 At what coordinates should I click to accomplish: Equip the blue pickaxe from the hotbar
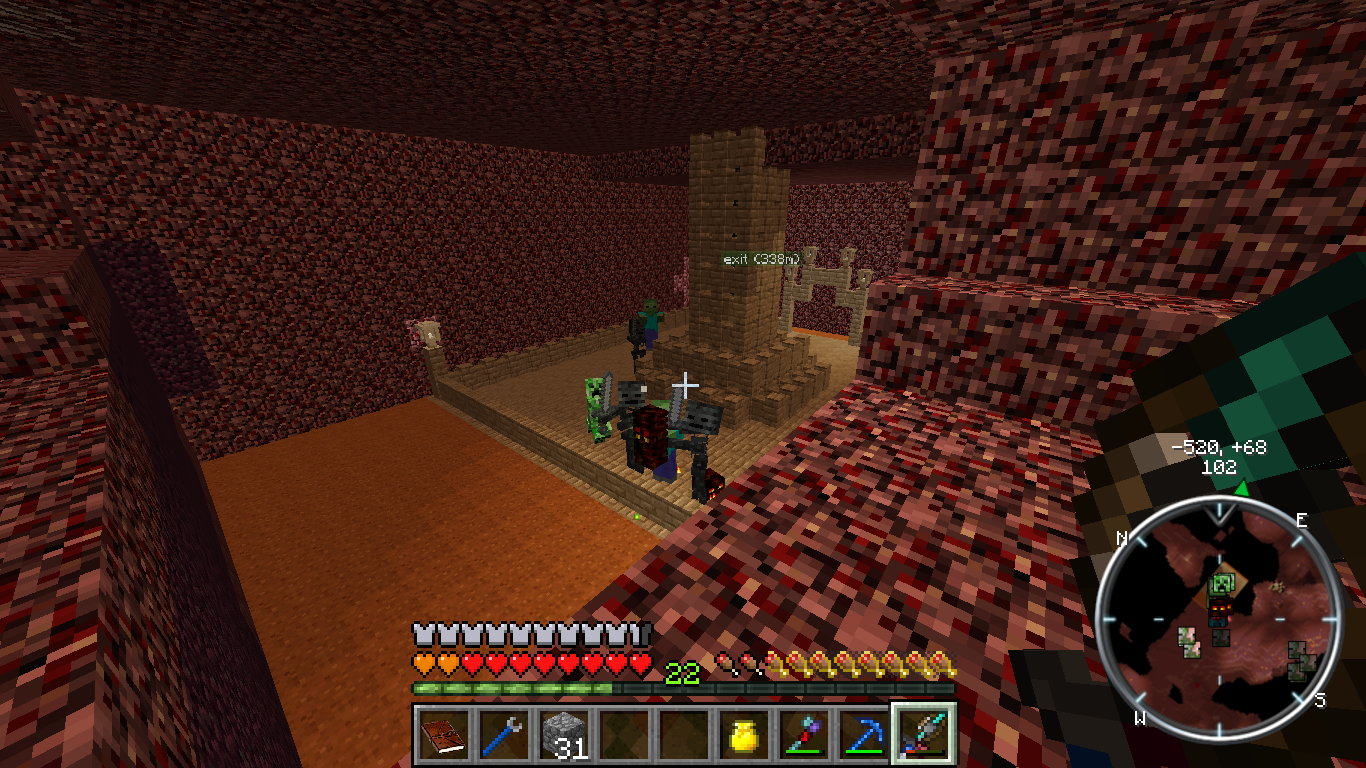(864, 735)
